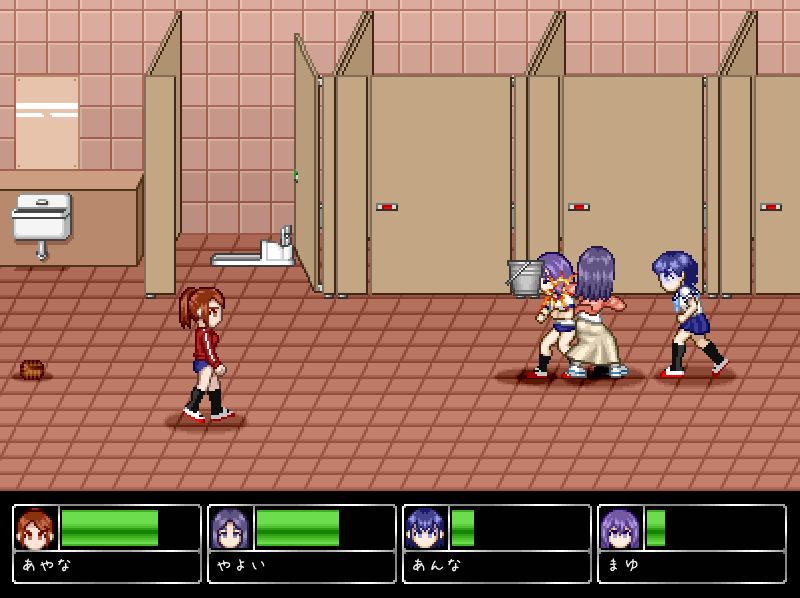The height and width of the screenshot is (598, 800).
Task: Click Yayoi's portrait (やよい)
Action: pyautogui.click(x=231, y=528)
